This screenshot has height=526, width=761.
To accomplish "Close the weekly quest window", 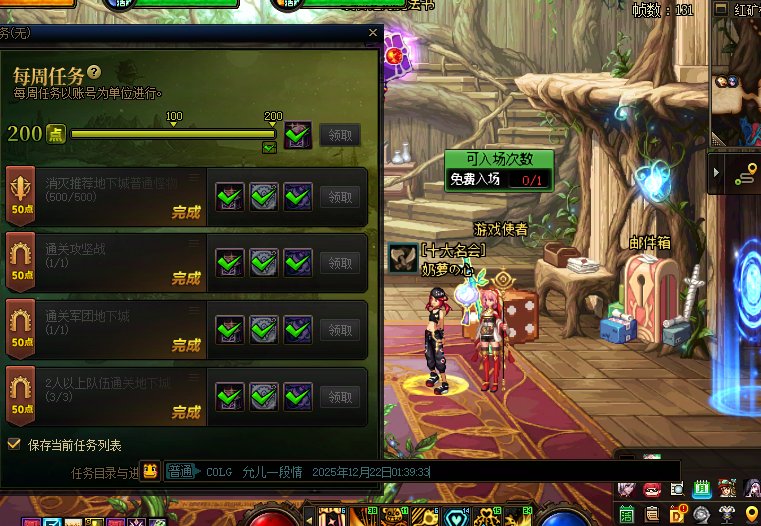I will 373,33.
